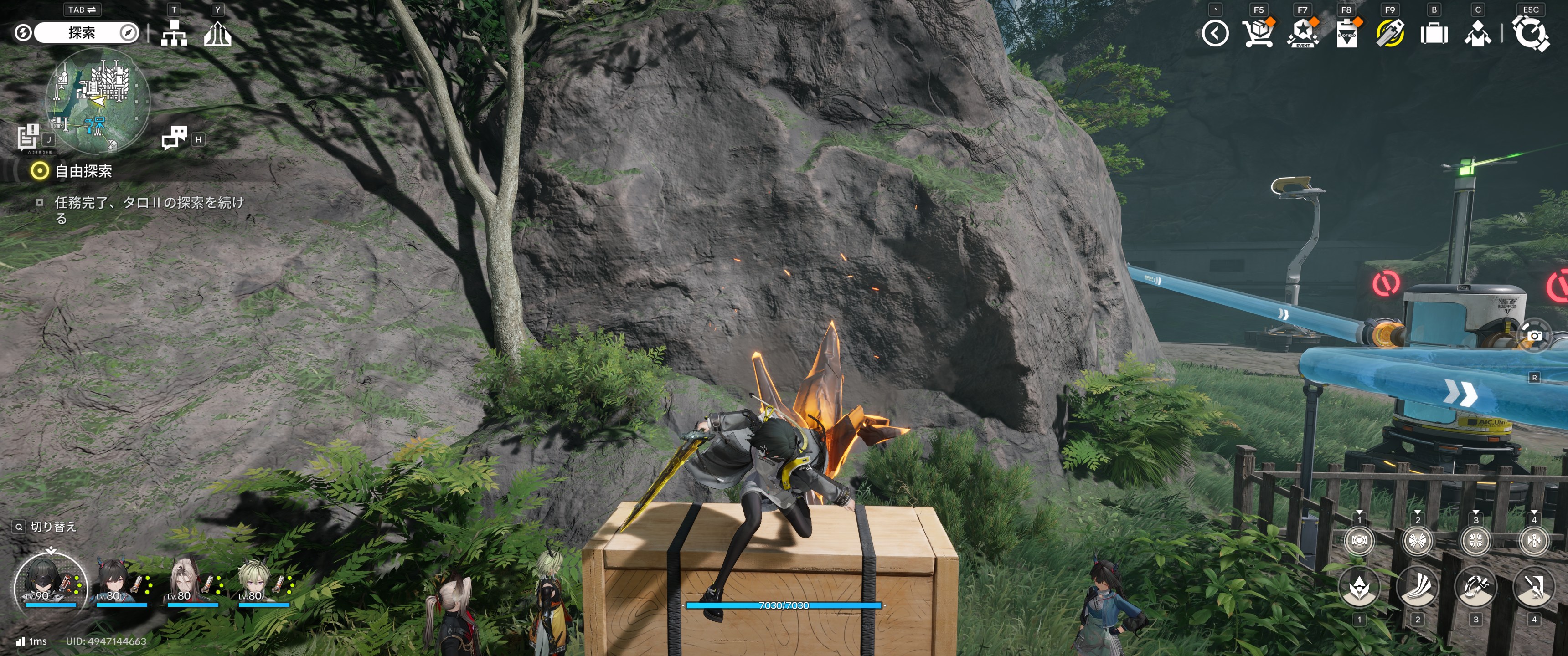Open the briefcase backpack inventory
Image resolution: width=1568 pixels, height=656 pixels.
(x=1434, y=33)
